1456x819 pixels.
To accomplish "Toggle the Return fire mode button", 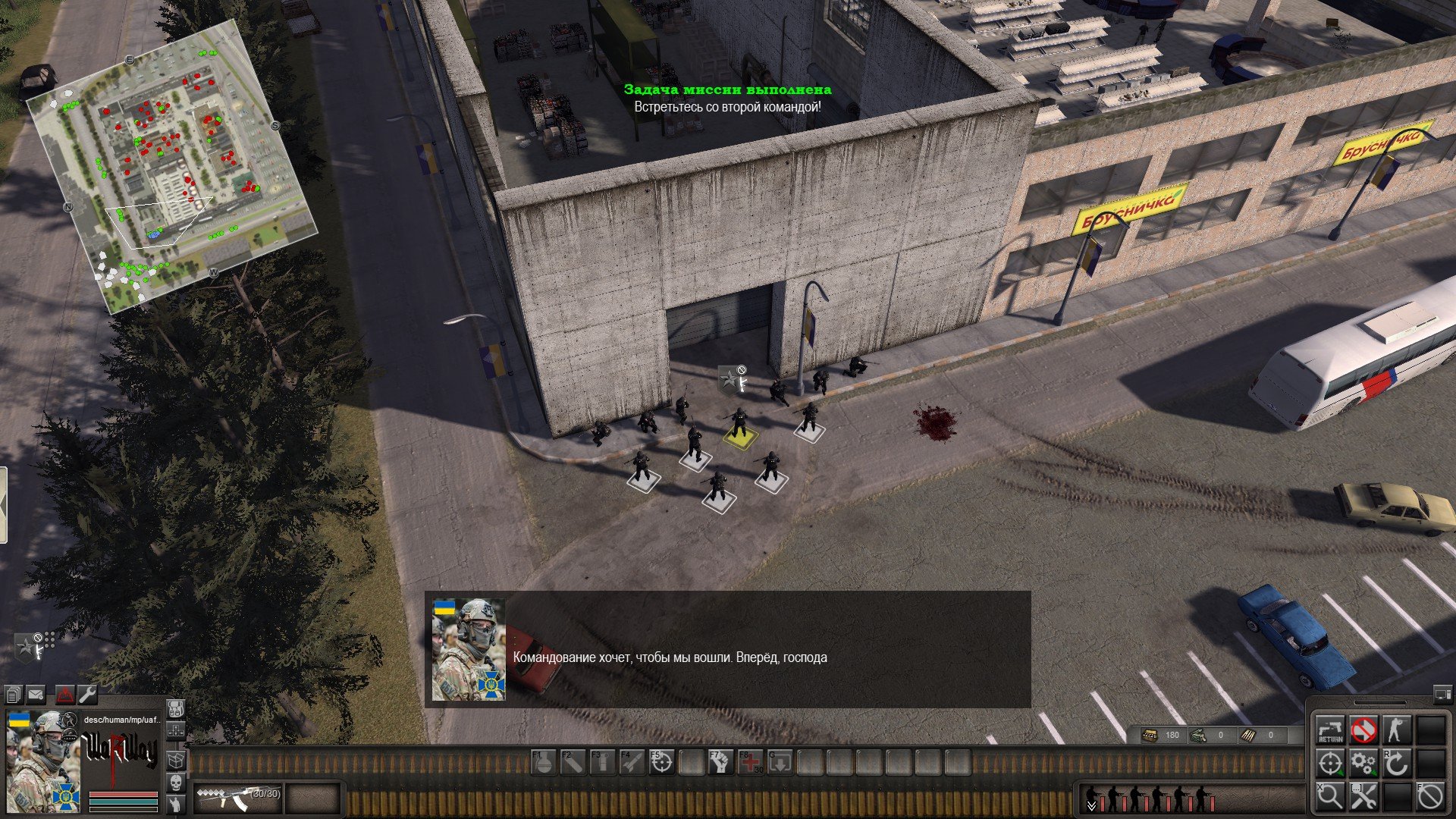I will click(1330, 730).
